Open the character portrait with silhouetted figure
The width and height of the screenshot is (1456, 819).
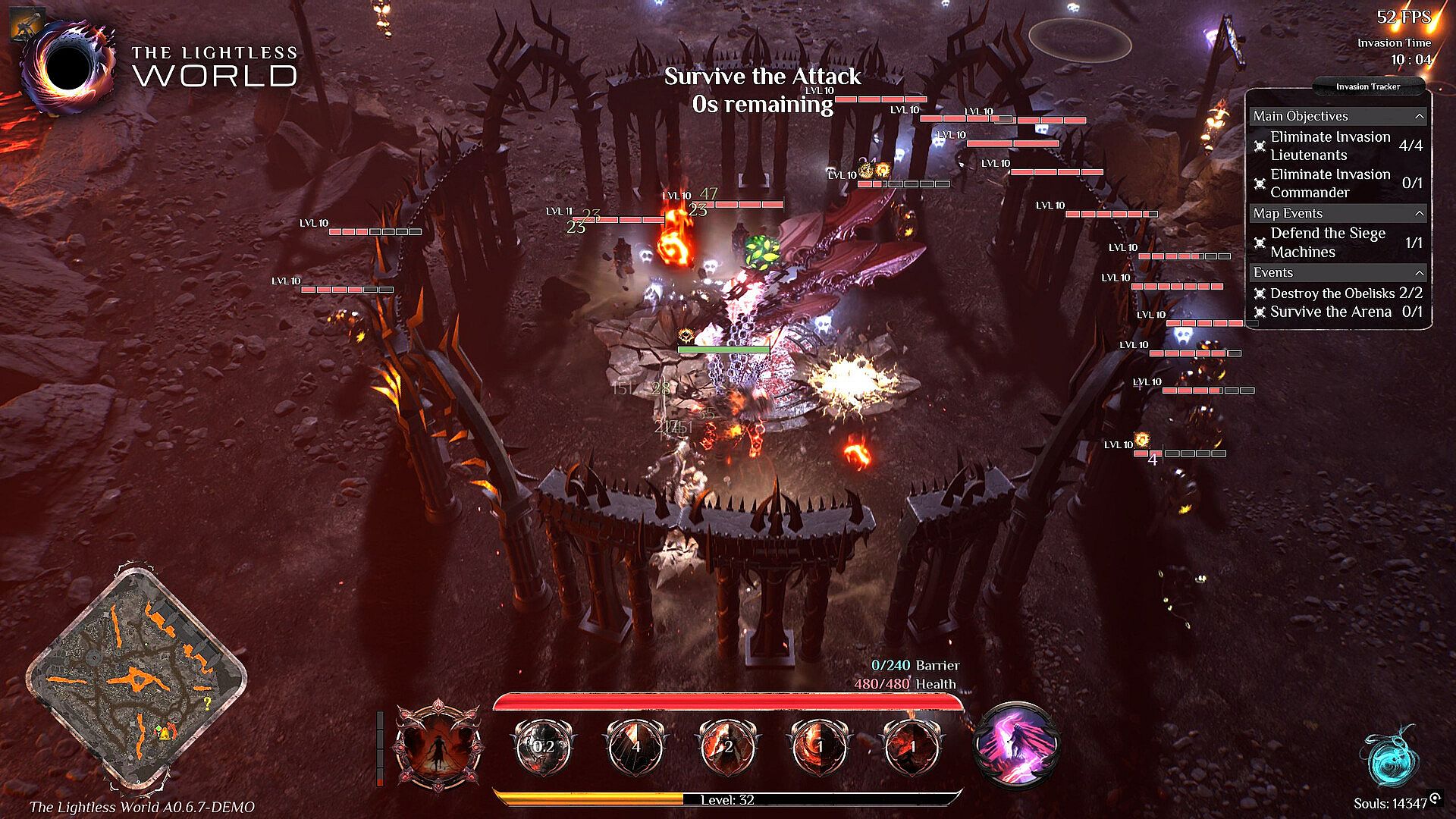tap(439, 747)
